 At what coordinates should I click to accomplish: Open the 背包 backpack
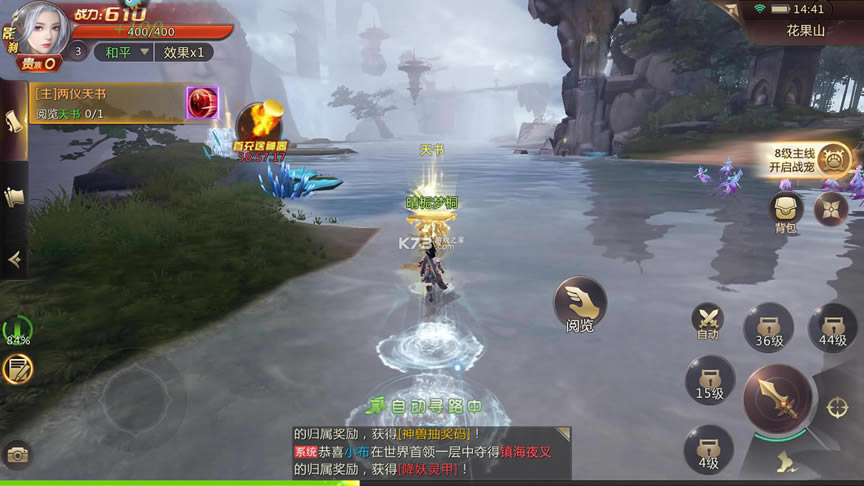coord(786,211)
